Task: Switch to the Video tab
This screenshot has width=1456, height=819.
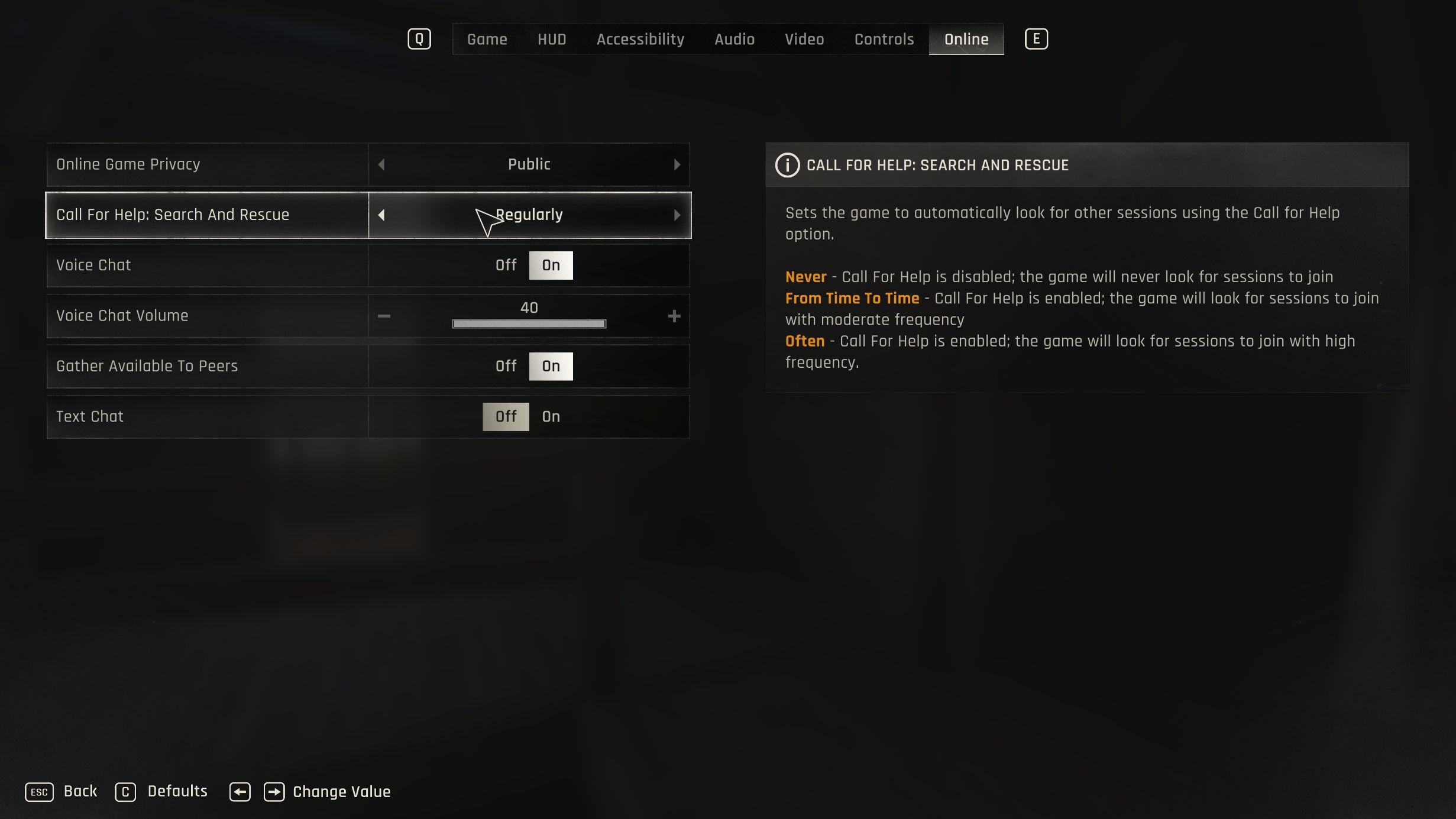Action: point(804,39)
